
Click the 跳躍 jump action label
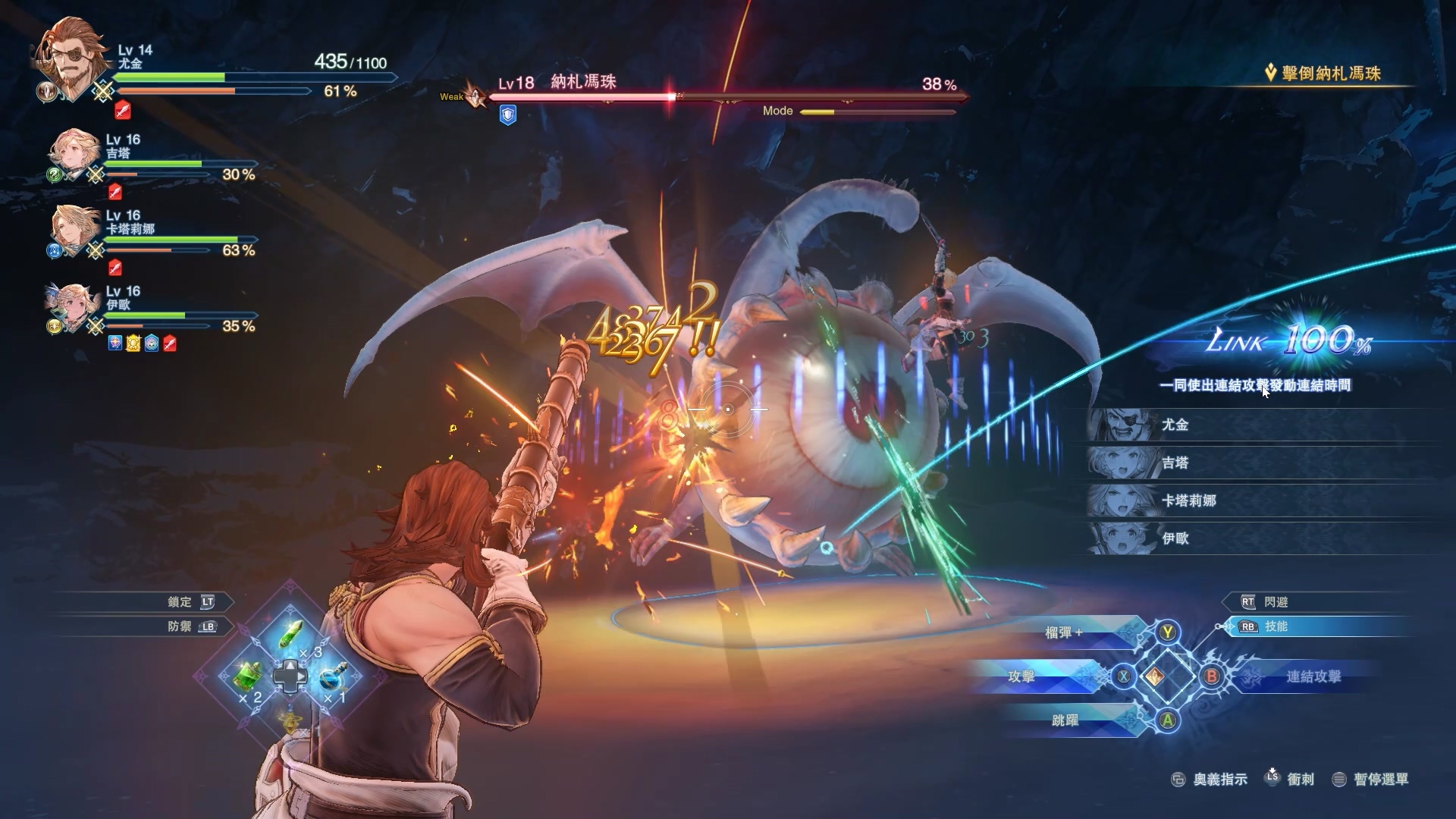coord(1065,720)
